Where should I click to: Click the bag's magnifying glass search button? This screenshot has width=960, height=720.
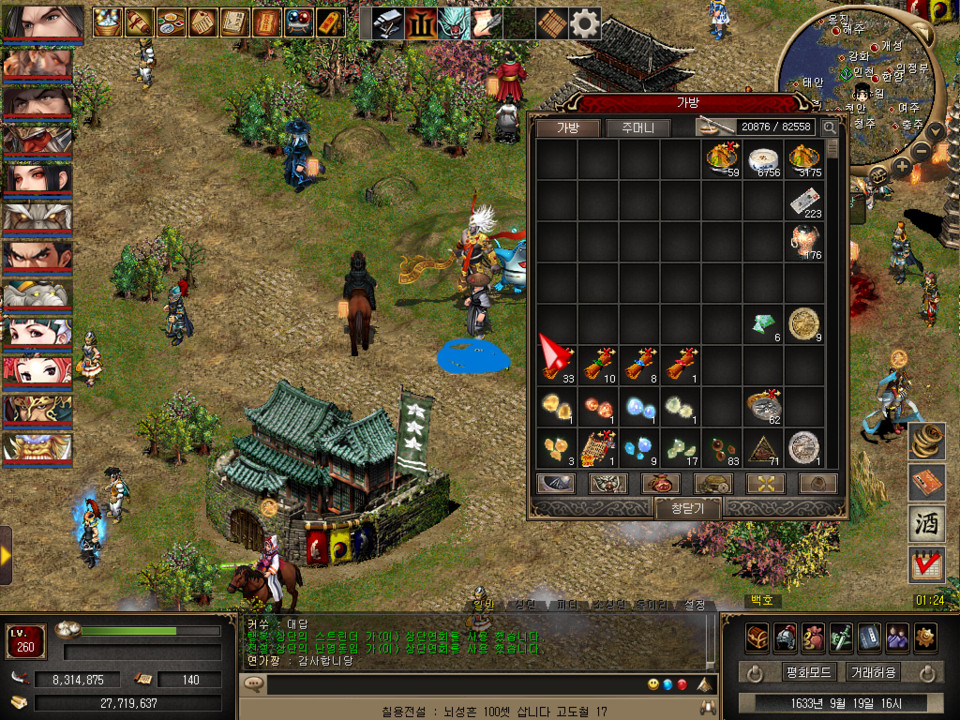(x=830, y=127)
